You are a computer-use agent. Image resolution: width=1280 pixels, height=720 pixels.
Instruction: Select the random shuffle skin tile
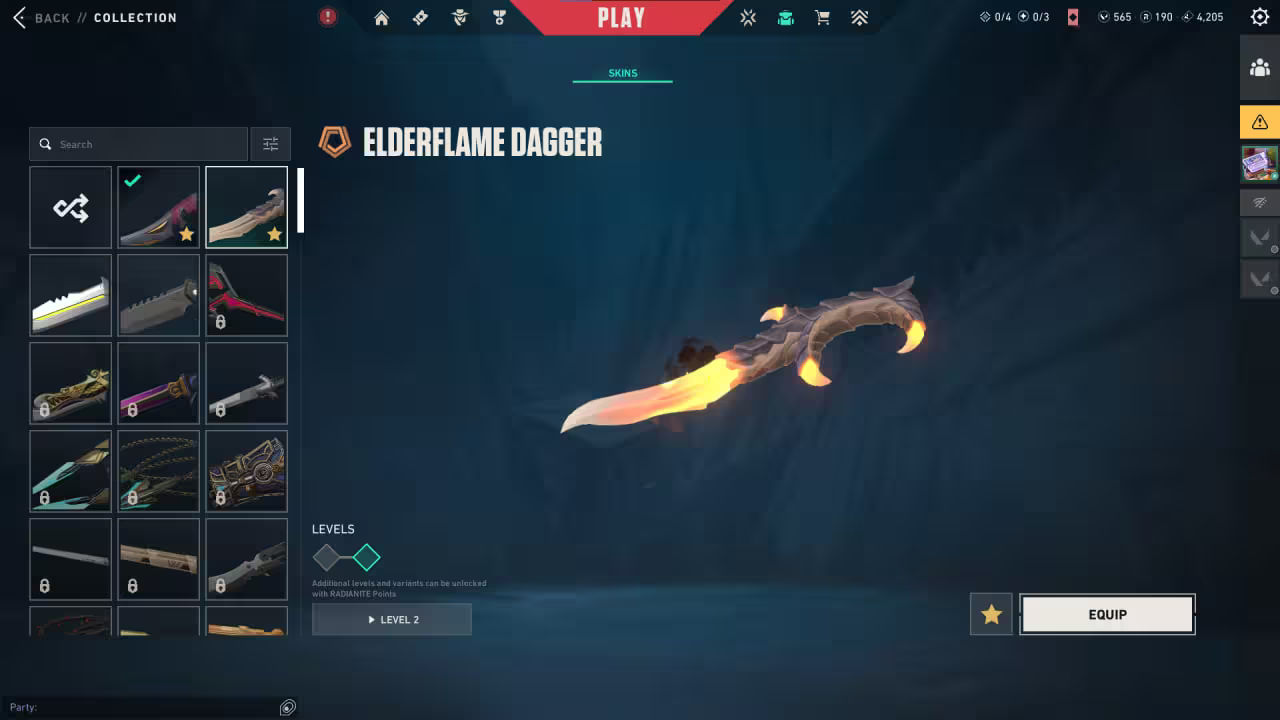click(71, 207)
